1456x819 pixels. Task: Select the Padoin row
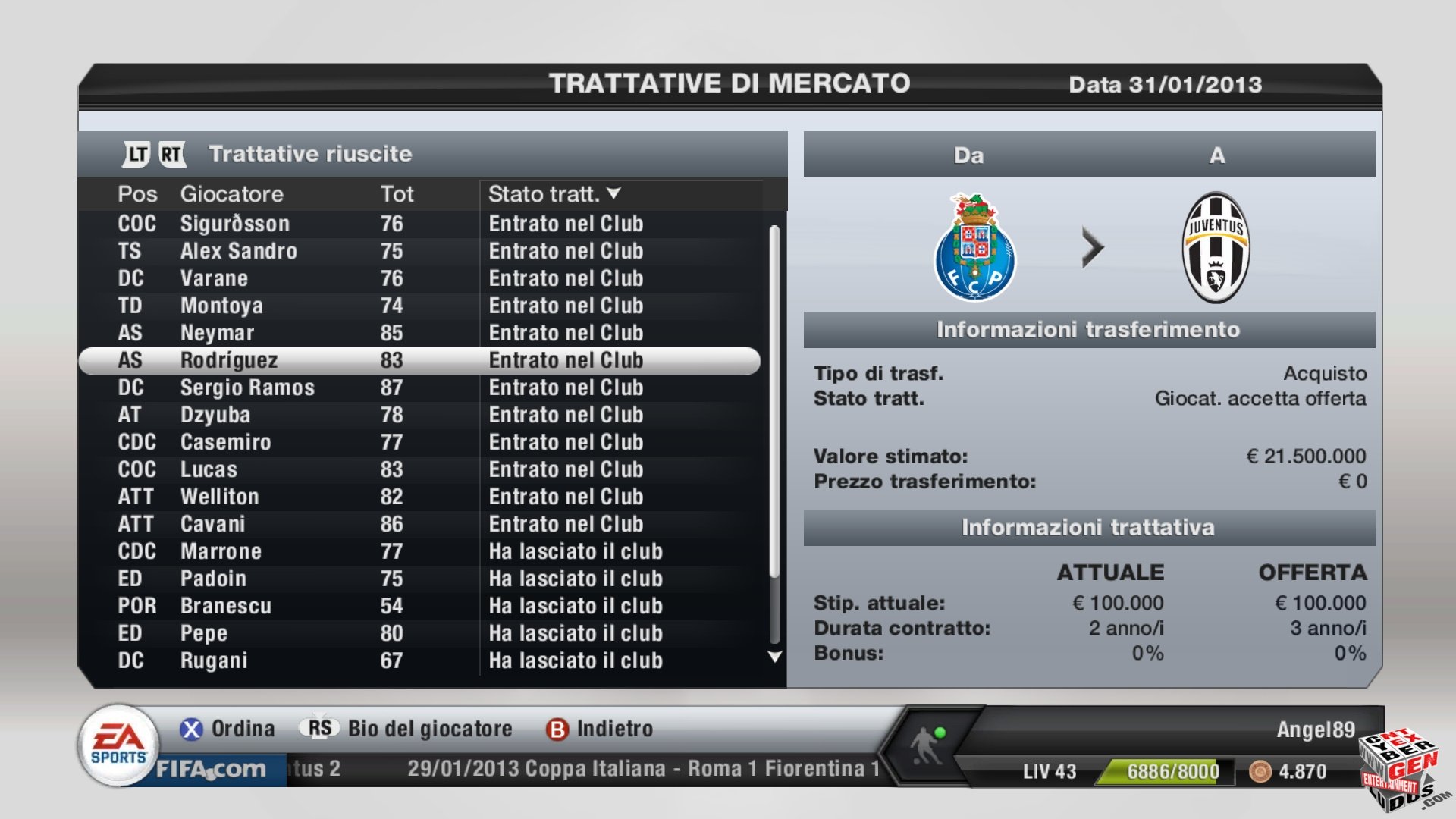(213, 579)
